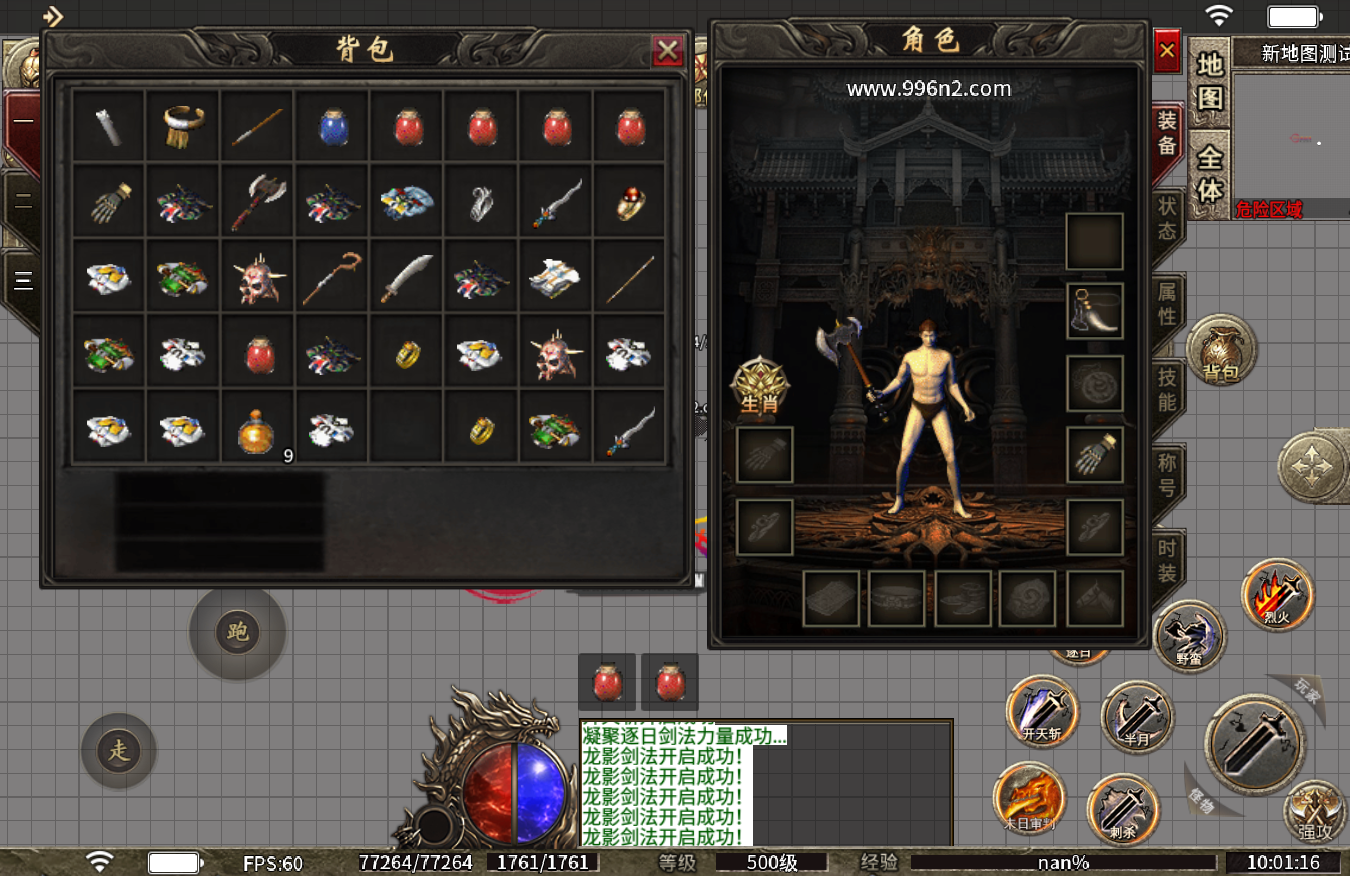Toggle the 跑 run button

(x=238, y=632)
